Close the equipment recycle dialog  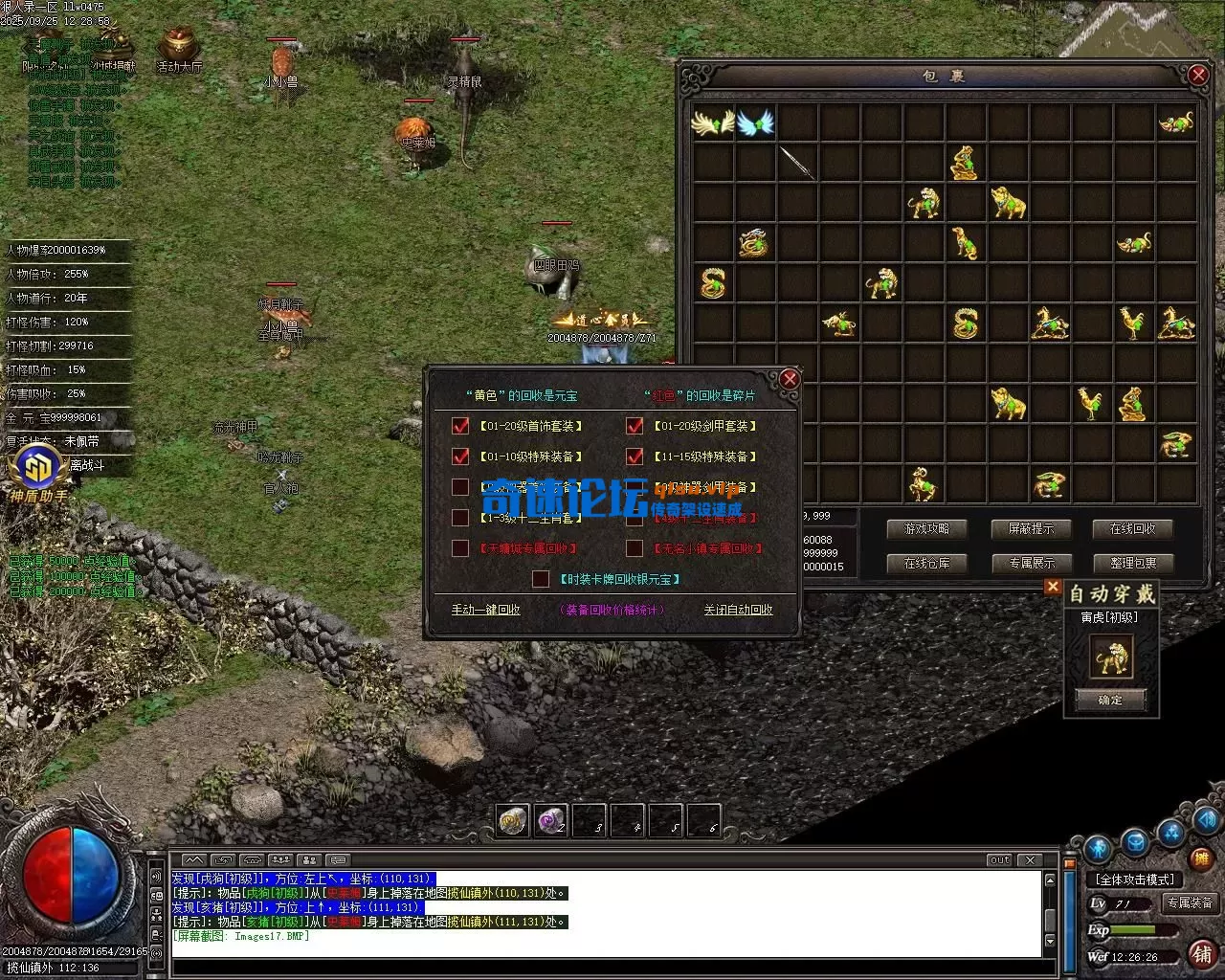click(789, 380)
